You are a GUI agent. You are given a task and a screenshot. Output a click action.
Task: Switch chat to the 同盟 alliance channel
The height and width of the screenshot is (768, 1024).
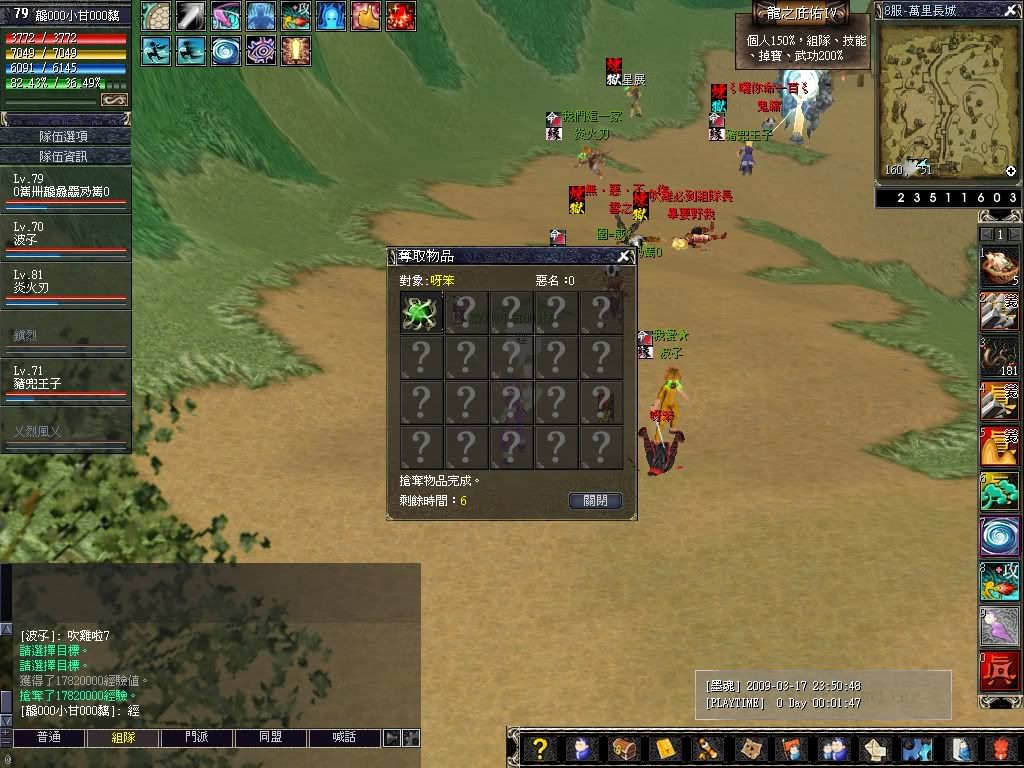[270, 738]
